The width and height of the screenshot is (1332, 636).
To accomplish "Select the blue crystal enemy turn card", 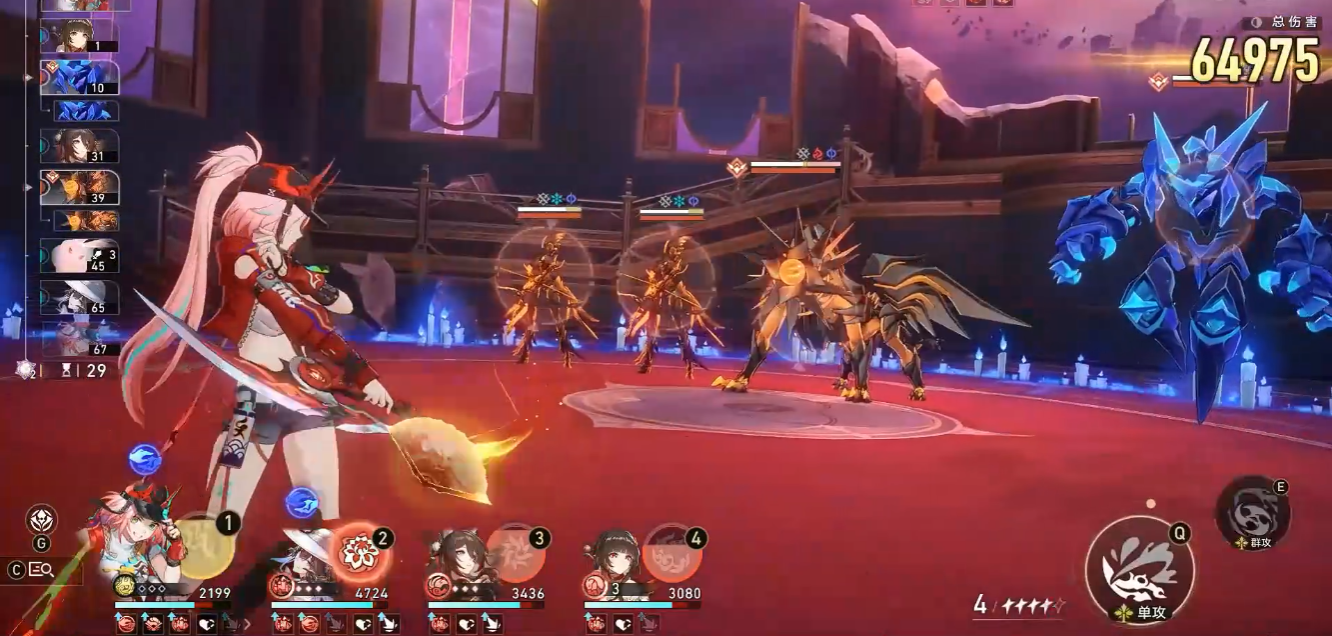I will point(79,77).
